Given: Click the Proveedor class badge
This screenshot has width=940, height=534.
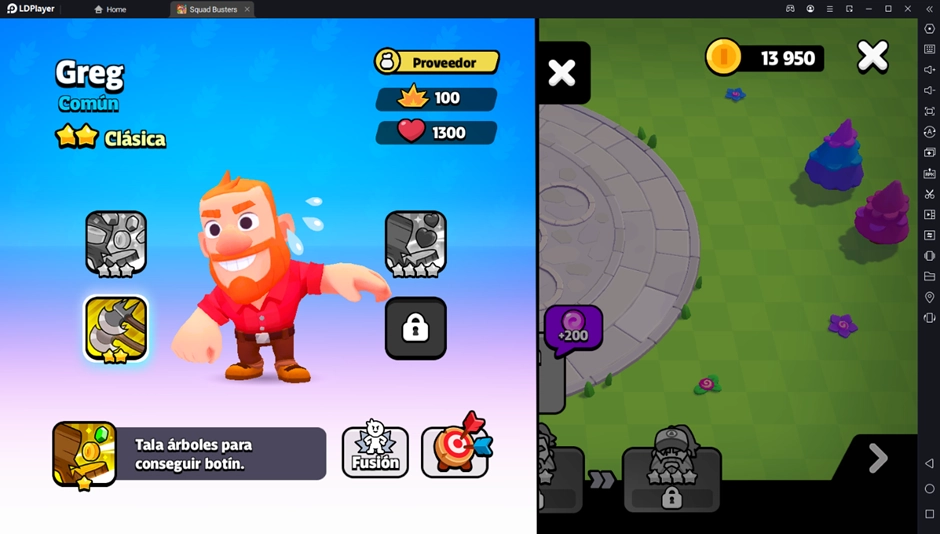Looking at the screenshot, I should [437, 62].
